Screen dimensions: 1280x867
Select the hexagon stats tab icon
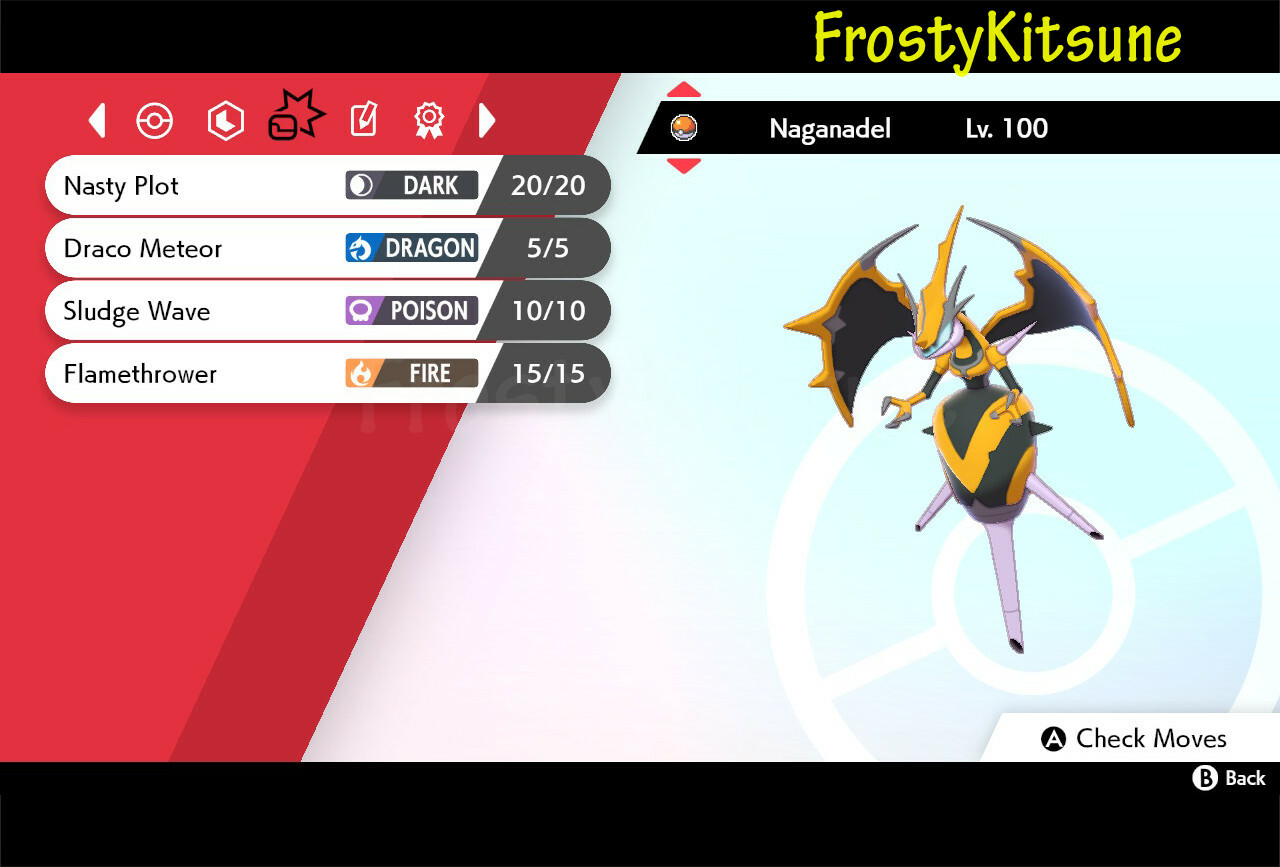click(x=226, y=120)
